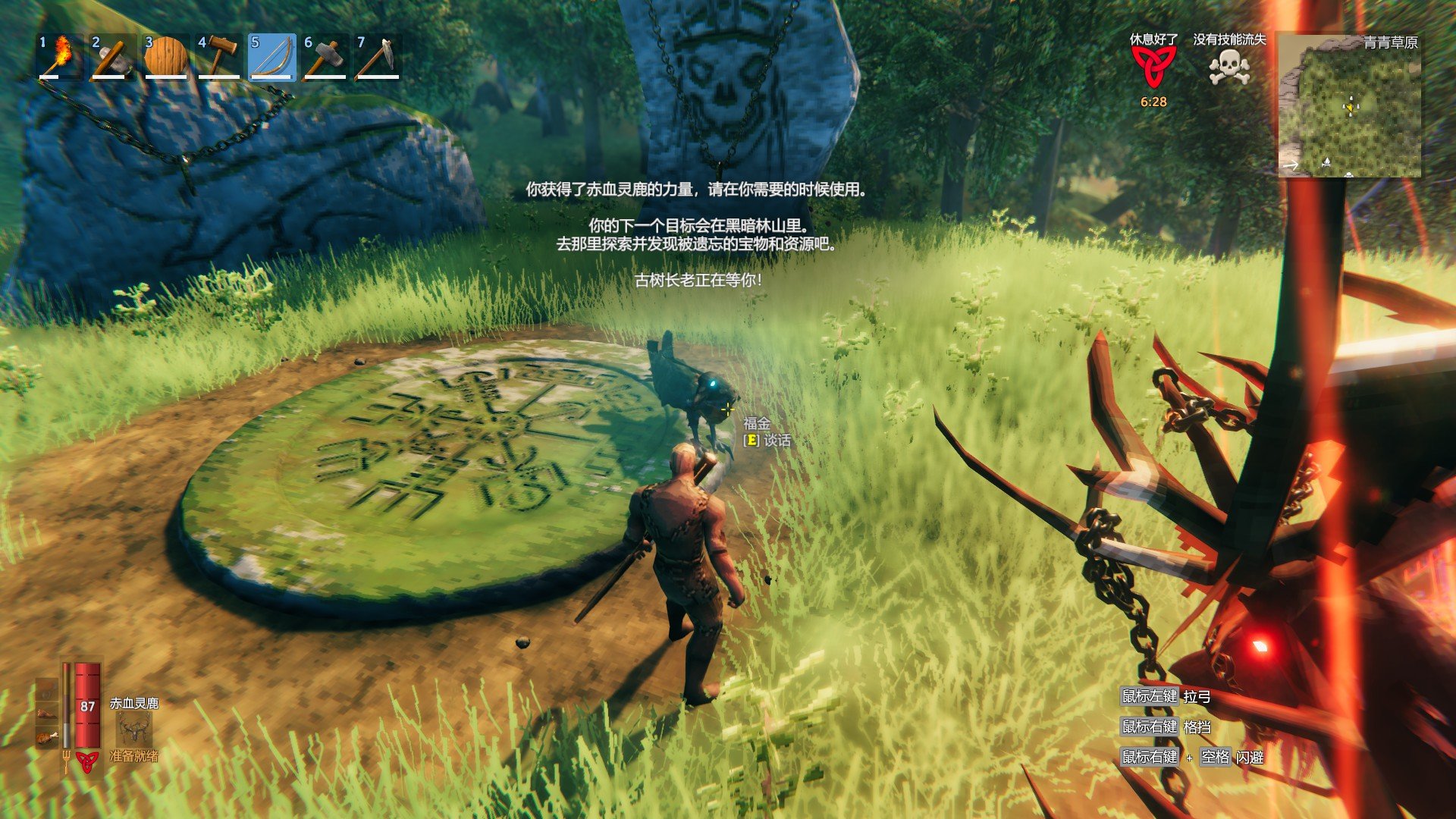The width and height of the screenshot is (1456, 819).
Task: Click the cooked meat food slot
Action: point(47,713)
